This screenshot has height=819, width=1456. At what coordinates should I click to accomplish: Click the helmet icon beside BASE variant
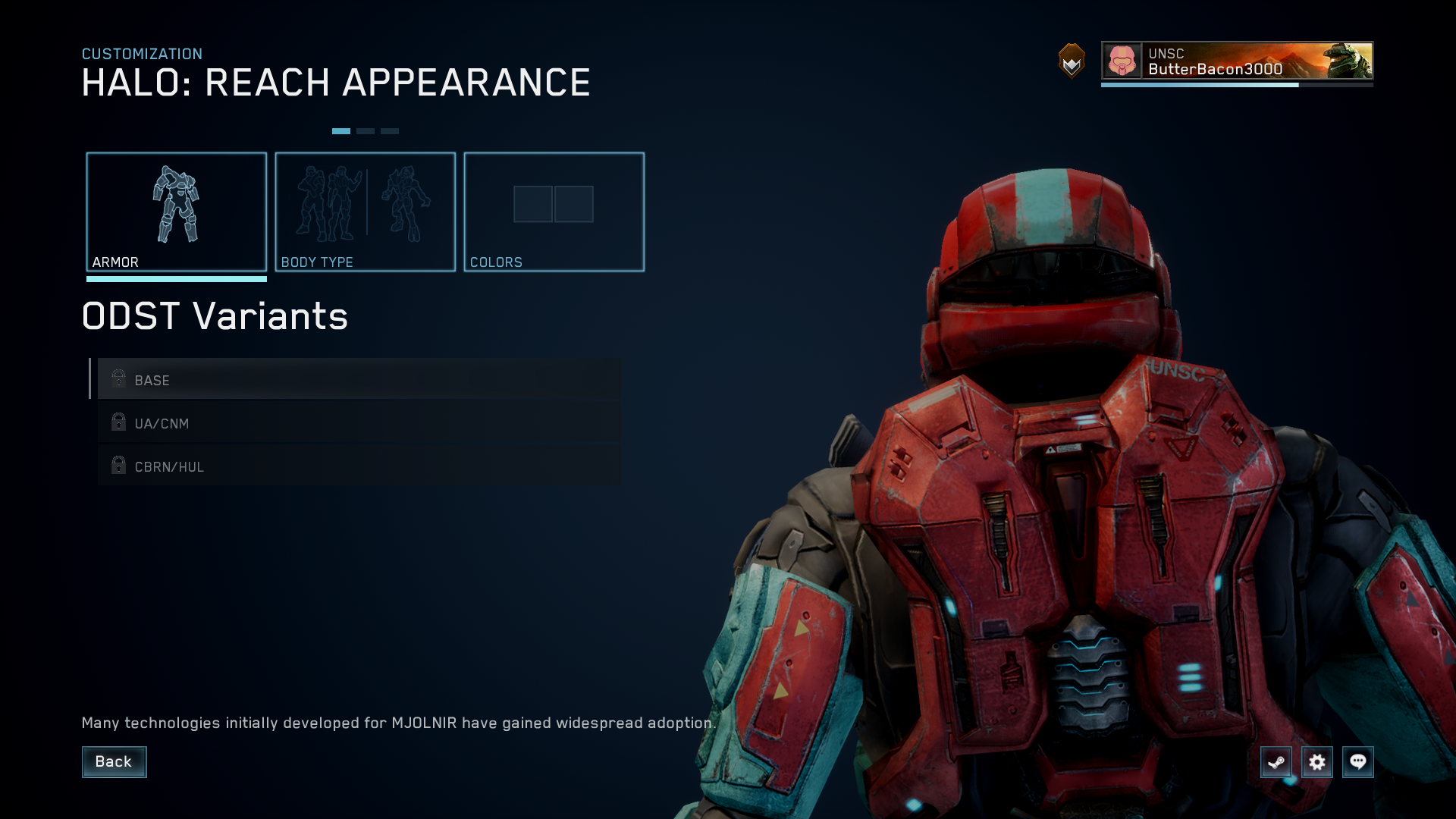coord(118,380)
